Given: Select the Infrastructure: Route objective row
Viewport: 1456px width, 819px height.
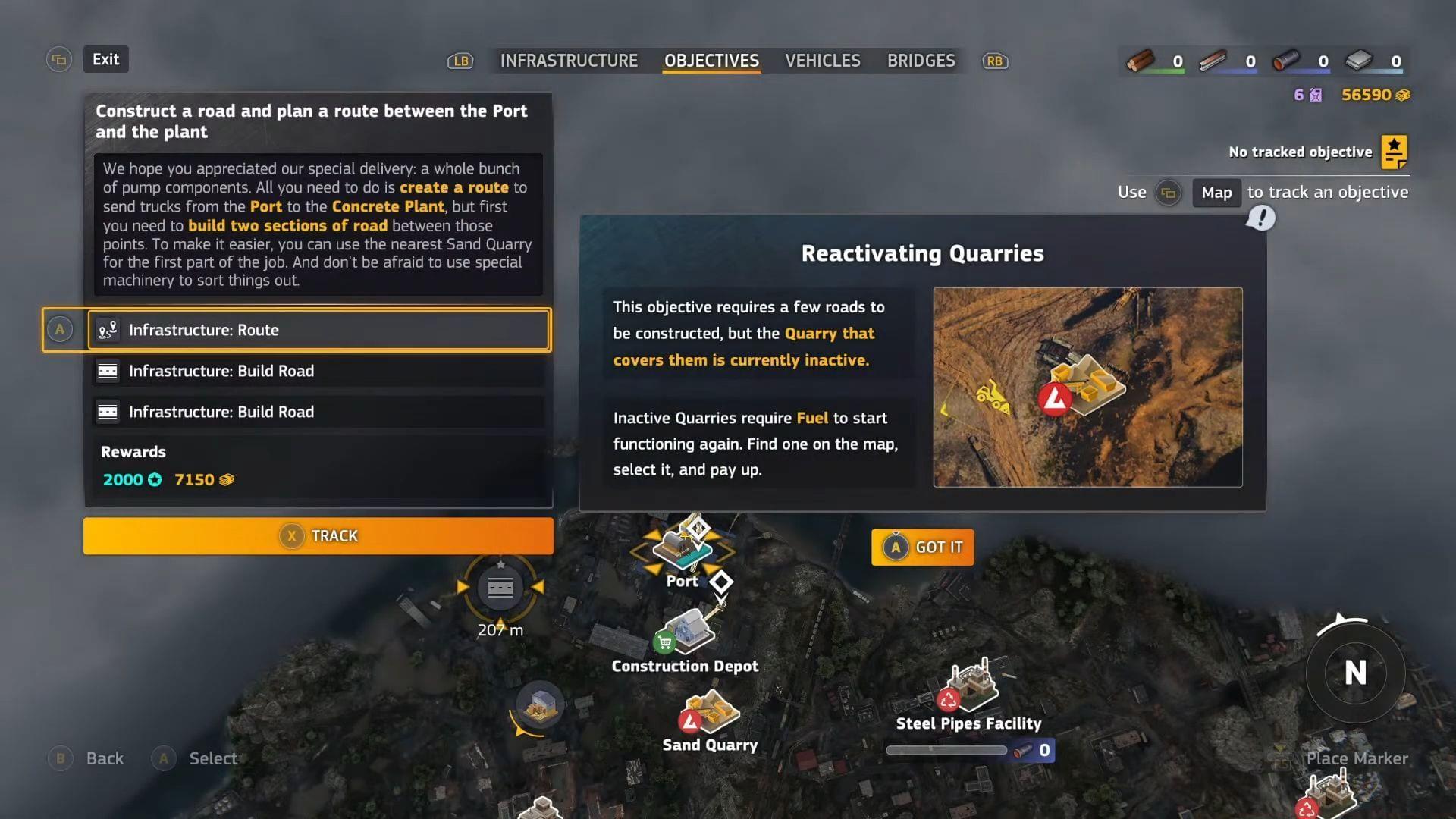Looking at the screenshot, I should [x=318, y=330].
